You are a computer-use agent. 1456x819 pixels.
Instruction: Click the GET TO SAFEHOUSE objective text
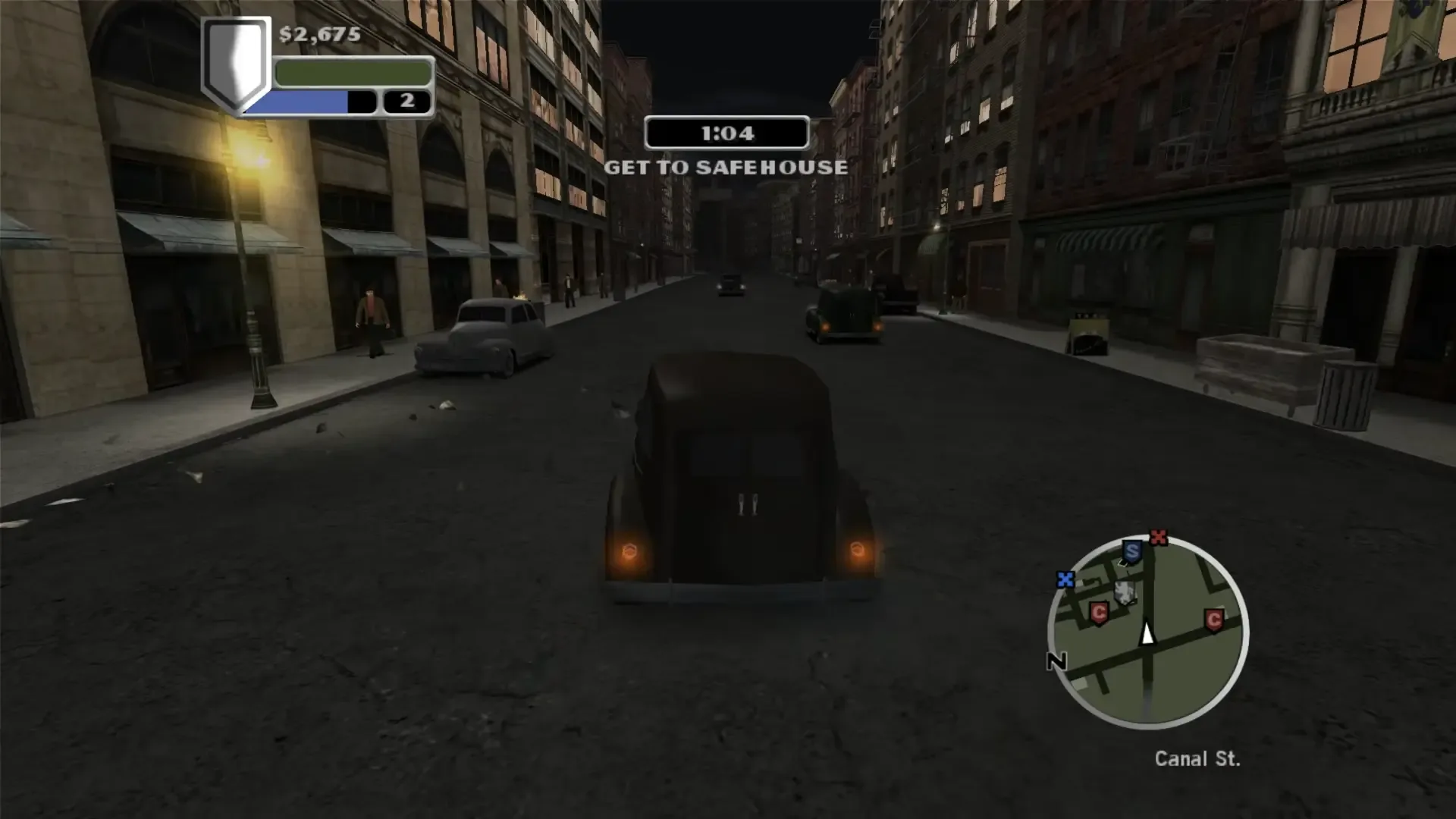point(726,168)
